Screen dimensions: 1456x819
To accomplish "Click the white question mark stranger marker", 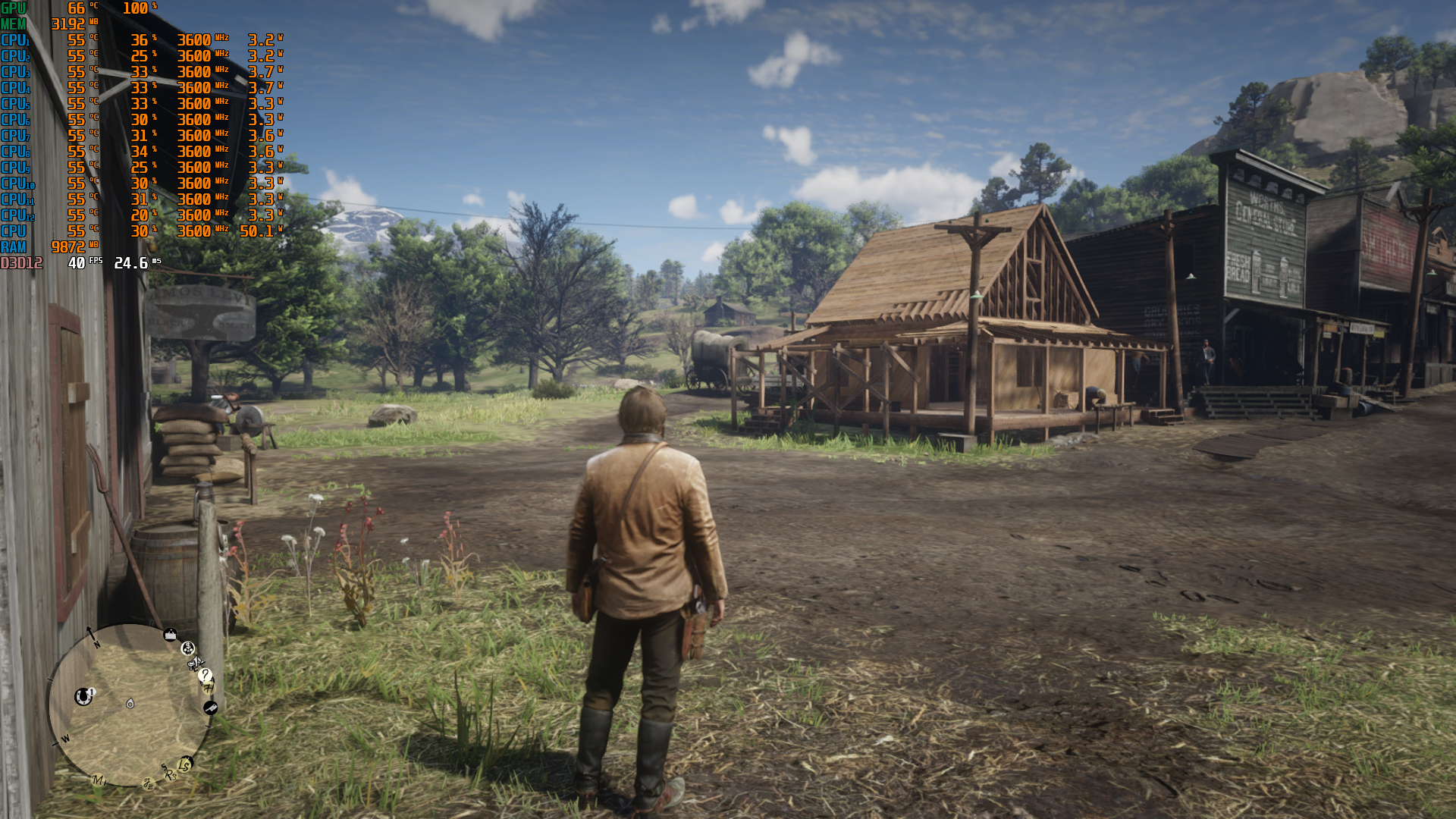I will coord(205,675).
